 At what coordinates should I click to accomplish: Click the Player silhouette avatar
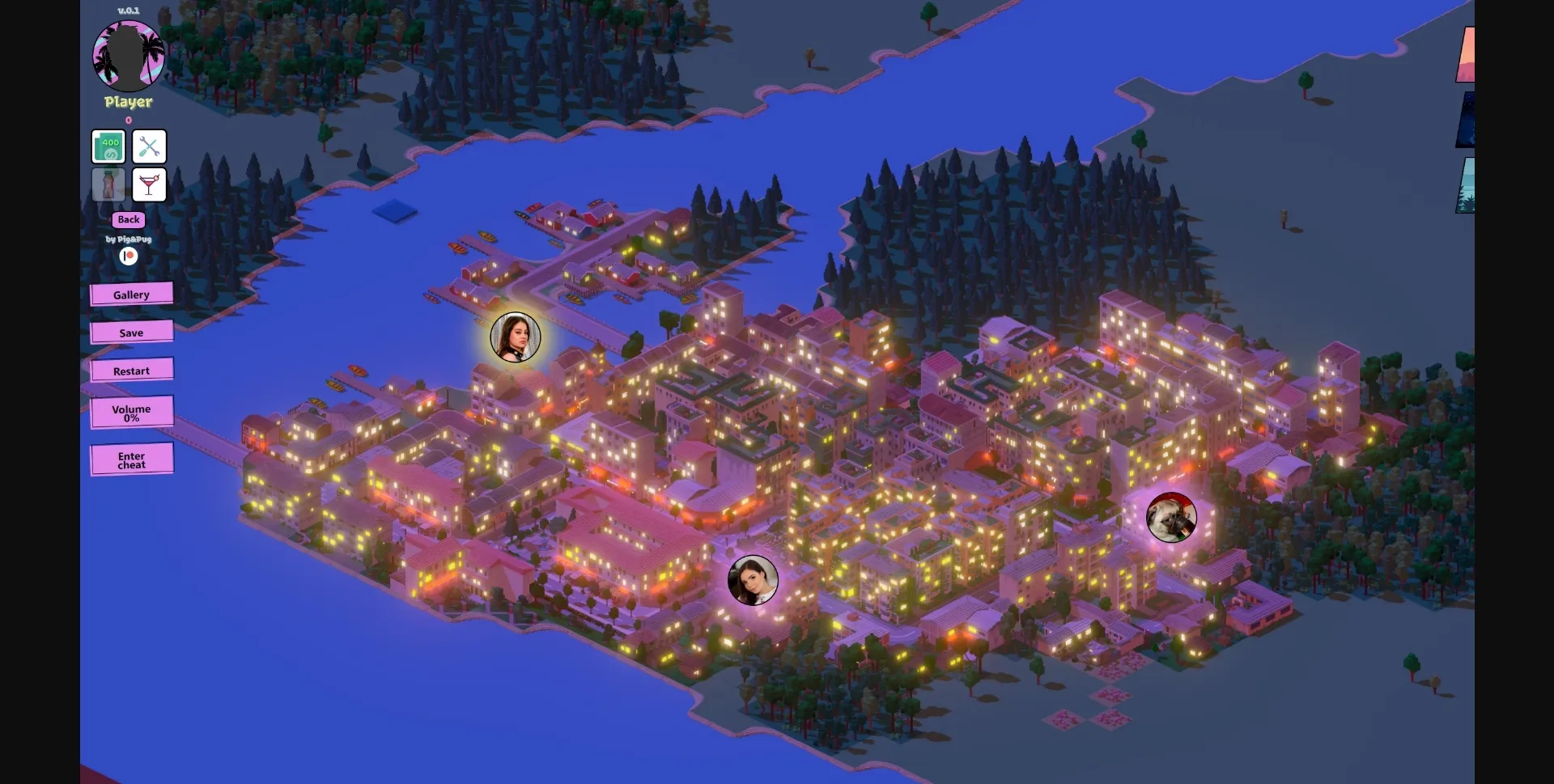point(129,55)
